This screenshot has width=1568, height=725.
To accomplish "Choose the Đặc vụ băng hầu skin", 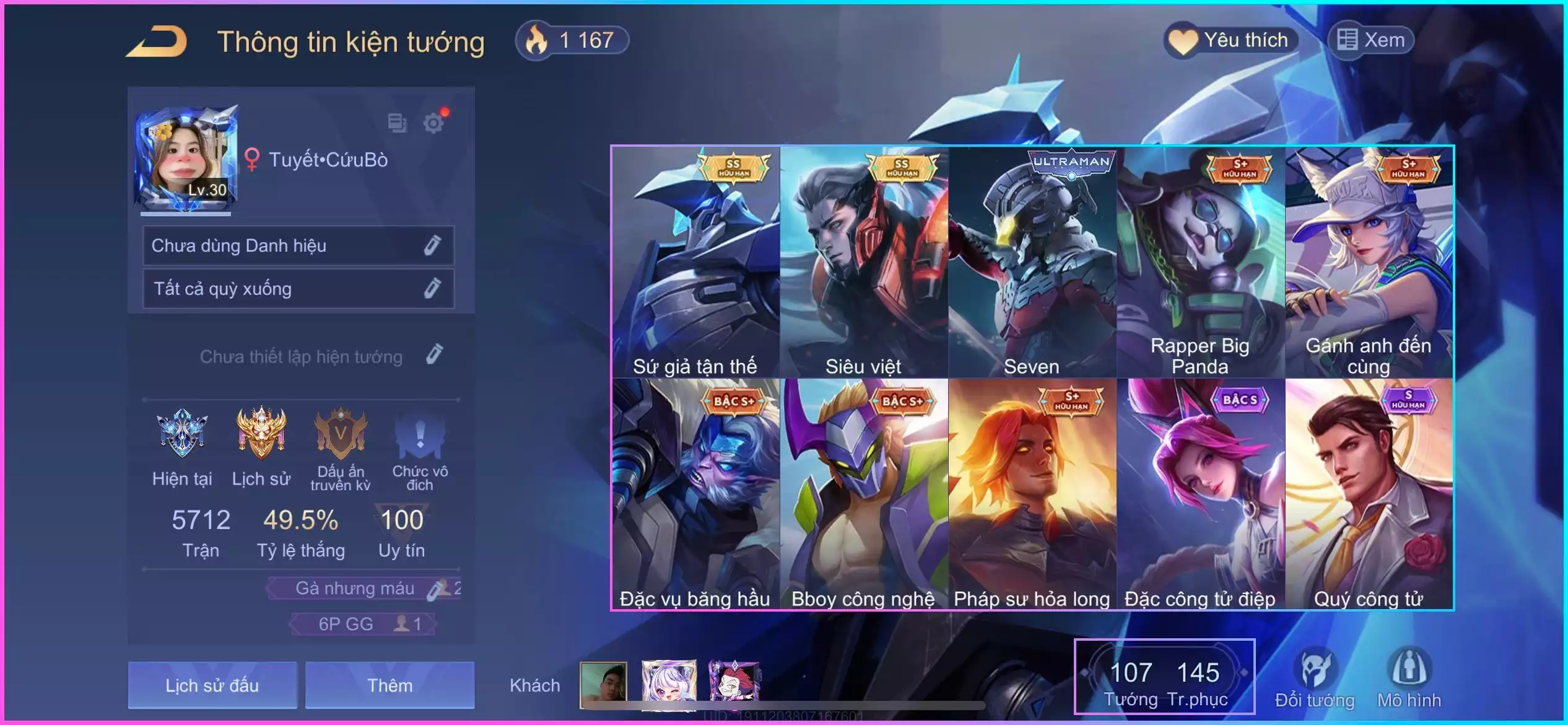I will [695, 494].
